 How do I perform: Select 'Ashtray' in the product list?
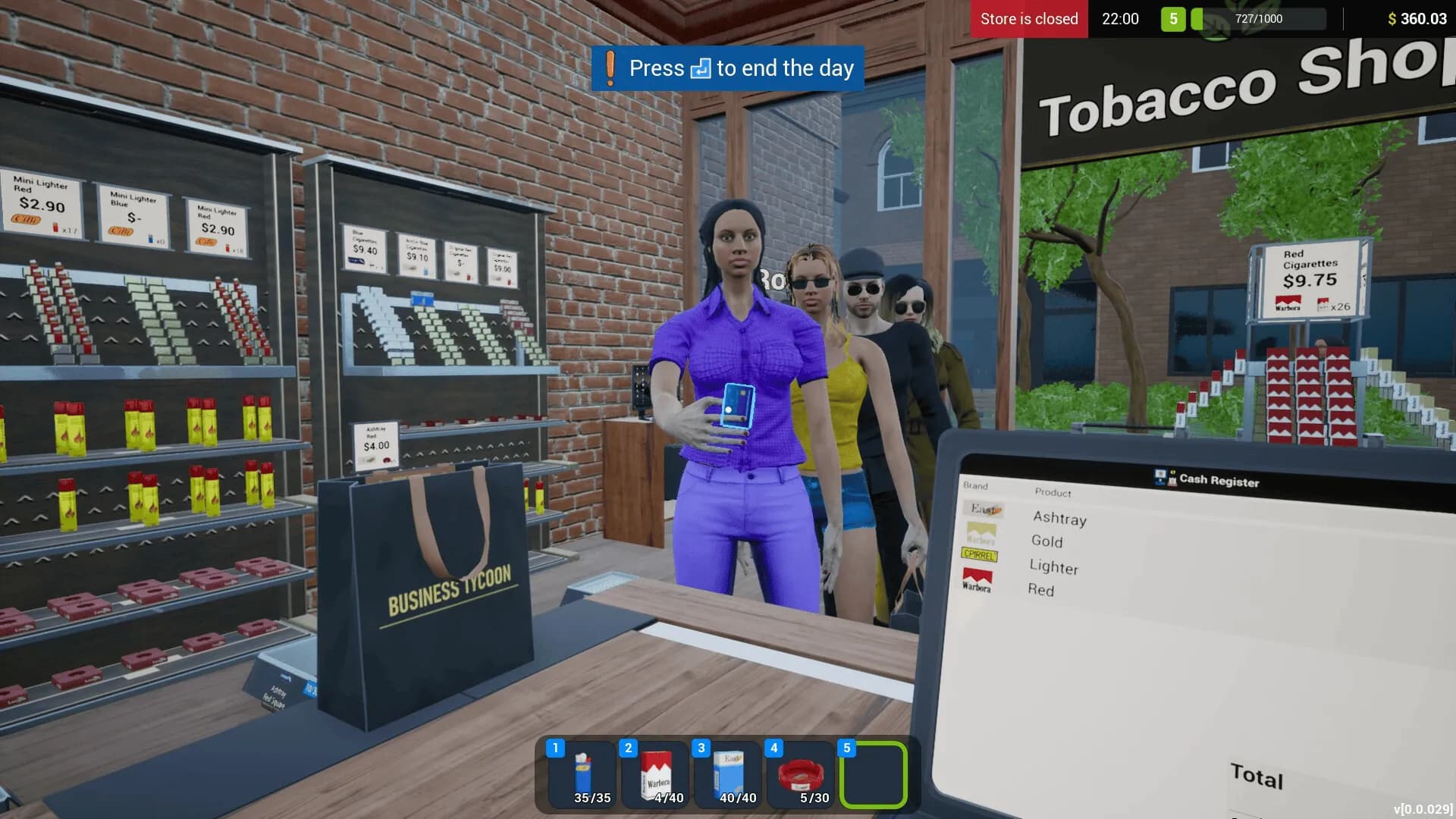point(1060,519)
